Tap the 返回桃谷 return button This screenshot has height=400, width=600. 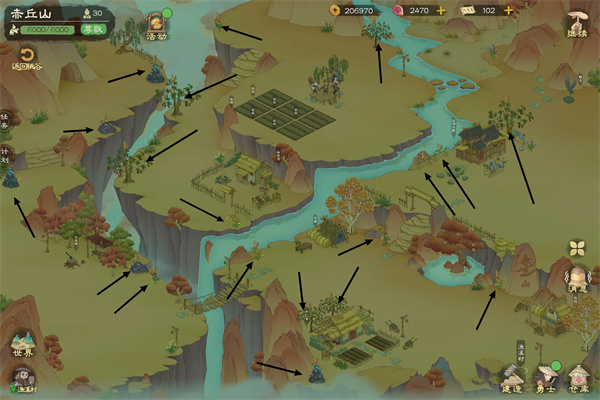pos(27,59)
